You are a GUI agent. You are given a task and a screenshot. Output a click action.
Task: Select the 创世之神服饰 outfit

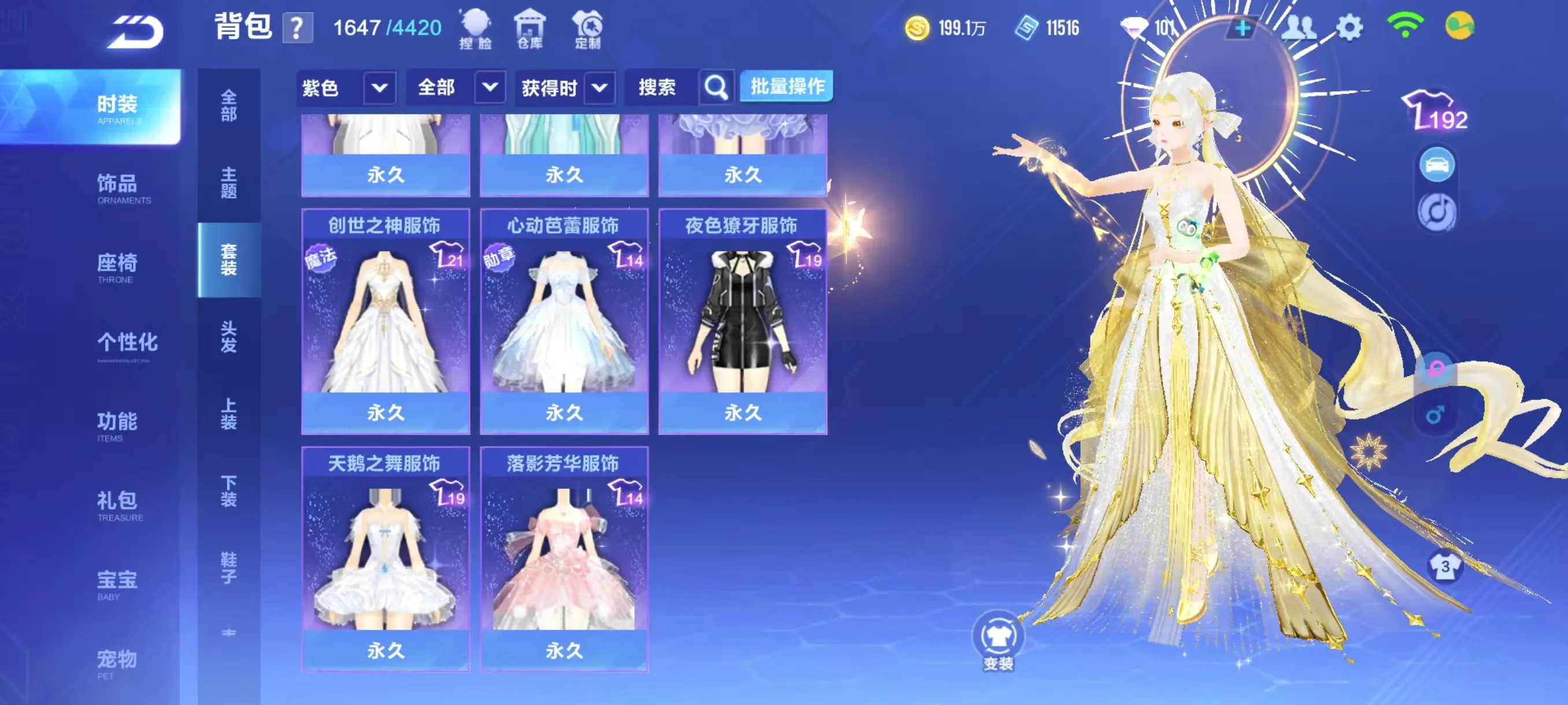pos(385,321)
